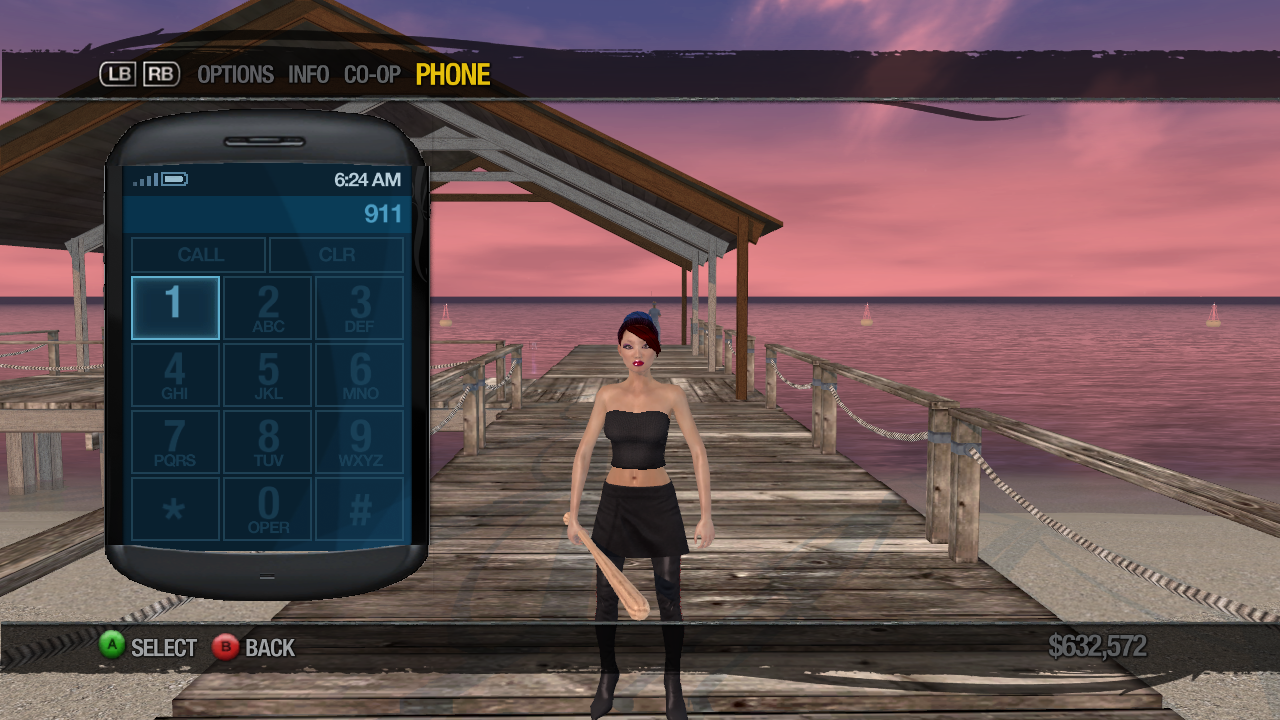Screen dimensions: 1280x720
Task: Click the 6 MNO key
Action: 360,375
